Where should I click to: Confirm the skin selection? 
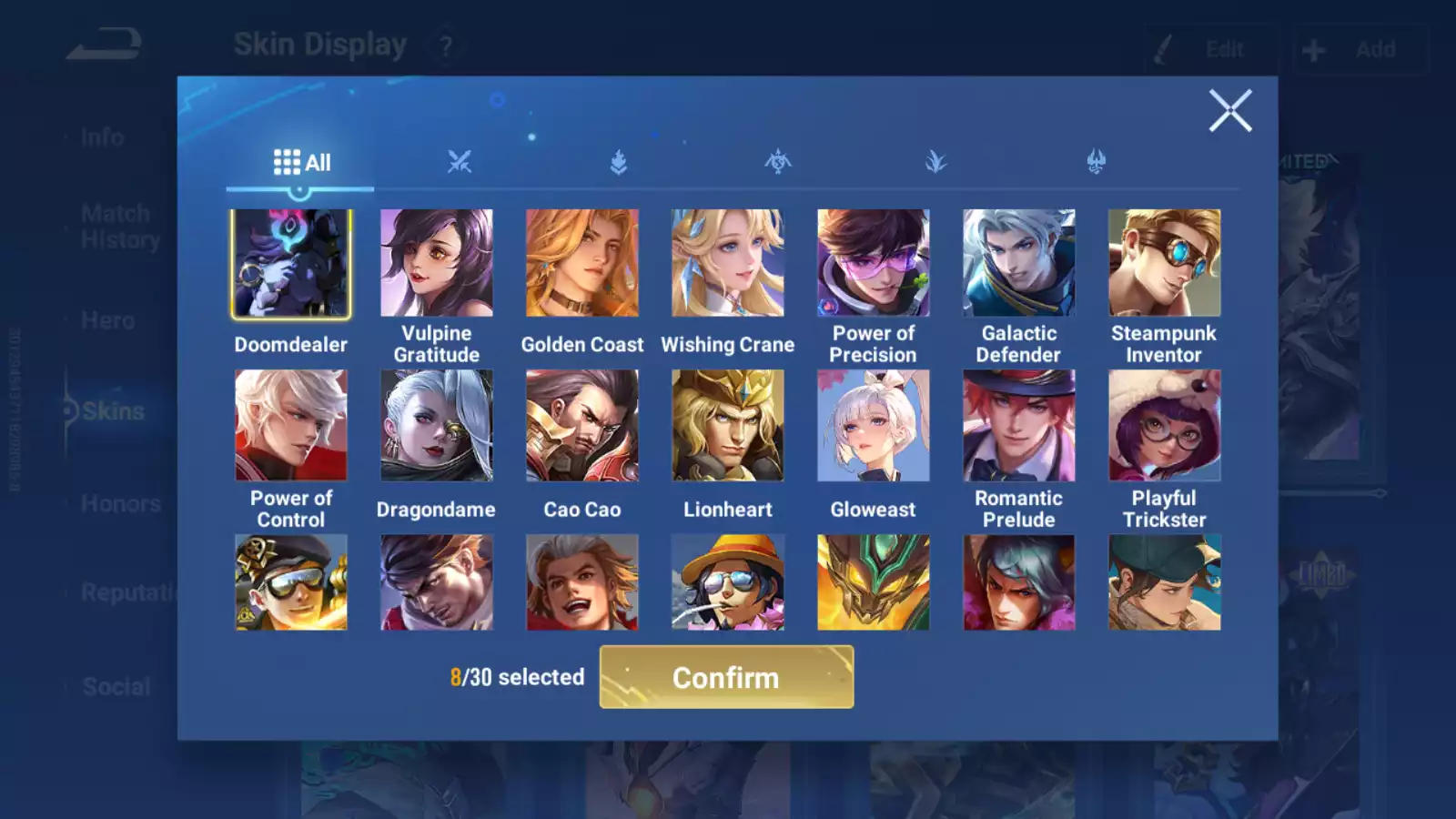(726, 677)
